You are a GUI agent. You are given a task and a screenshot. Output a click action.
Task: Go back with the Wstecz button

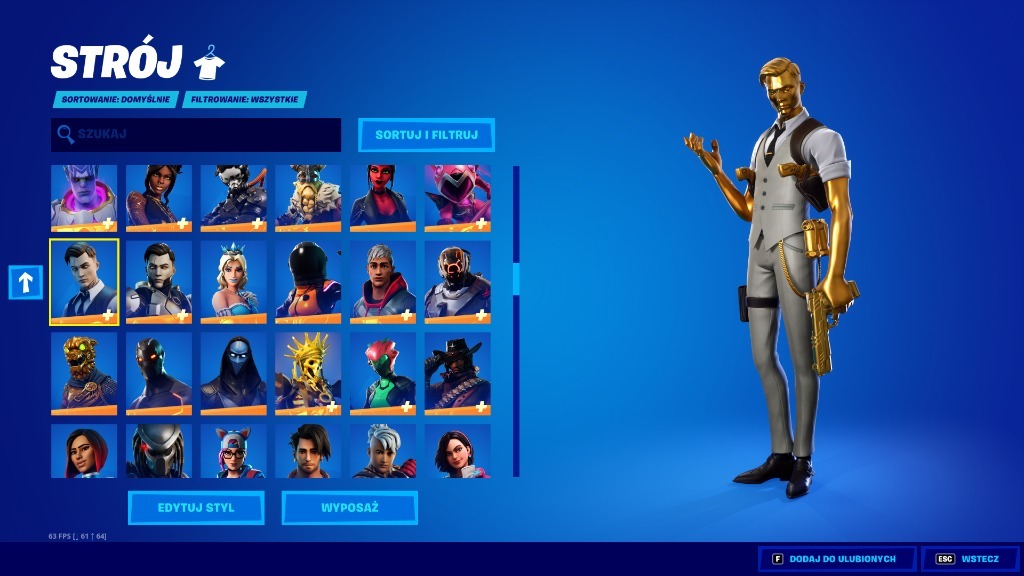pos(967,558)
